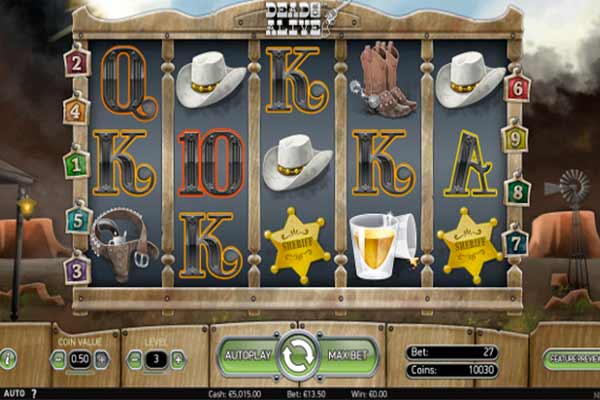Lower the bet level

click(x=134, y=359)
